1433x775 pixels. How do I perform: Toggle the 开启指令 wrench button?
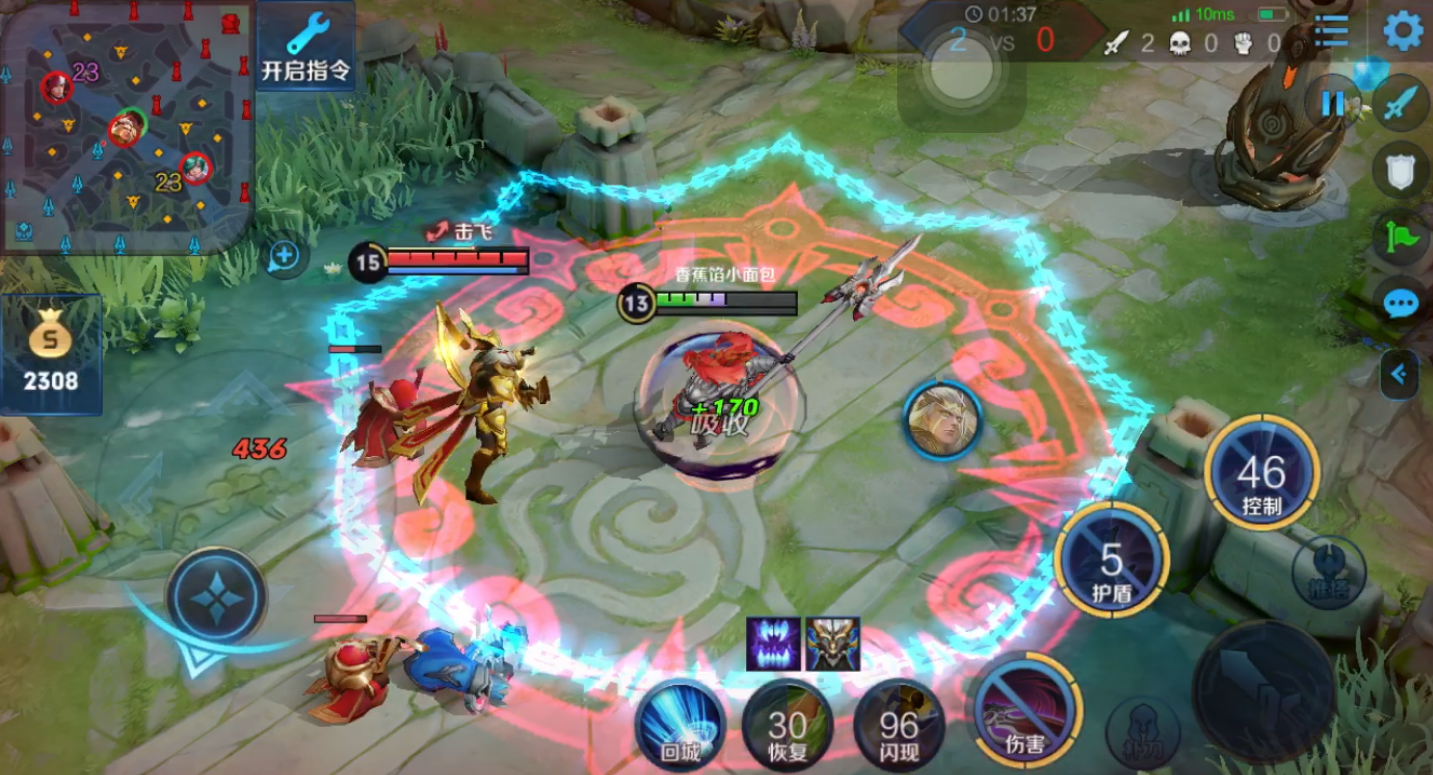[x=306, y=46]
